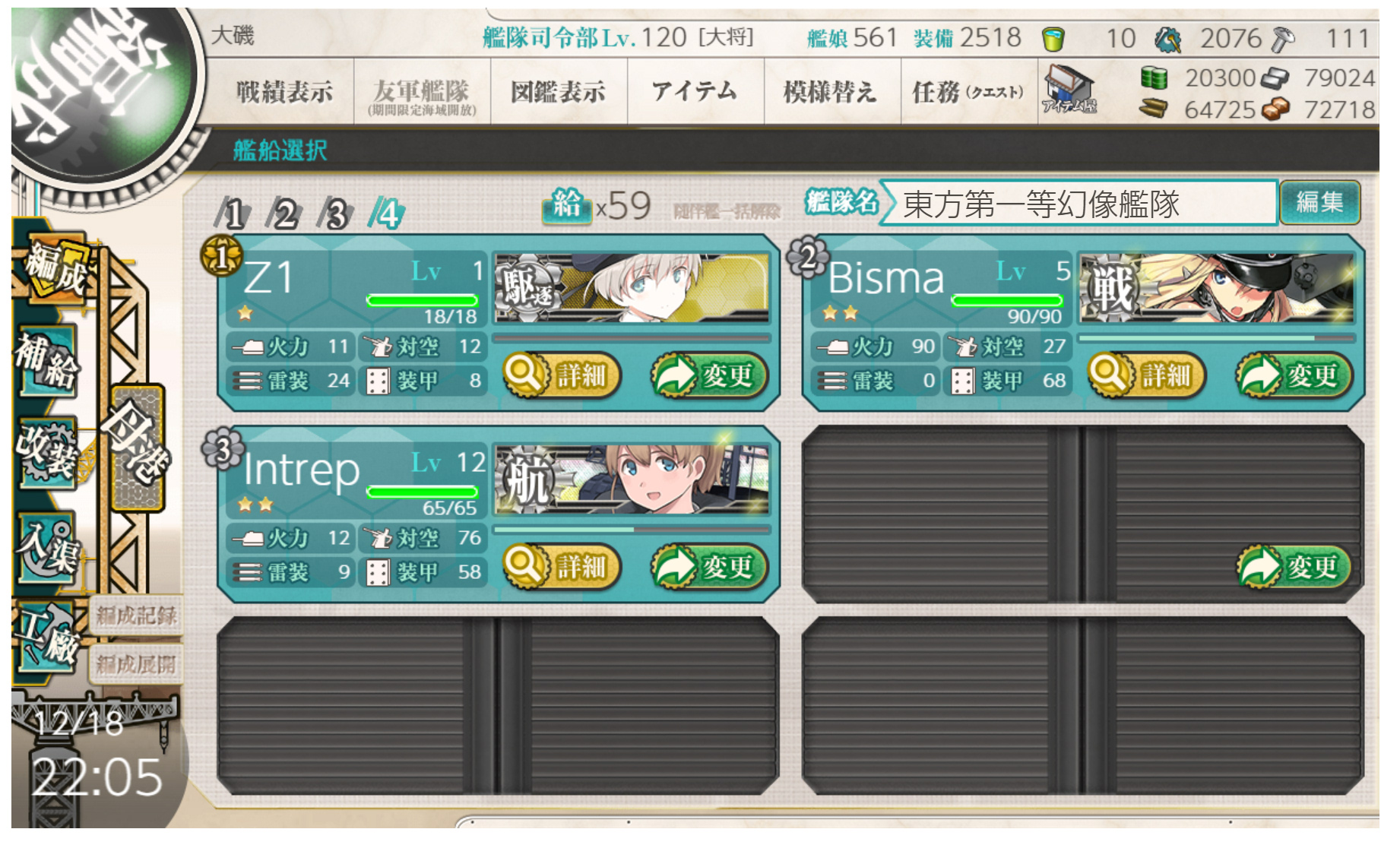Show 詳細 details for Bismarck

pos(1148,375)
